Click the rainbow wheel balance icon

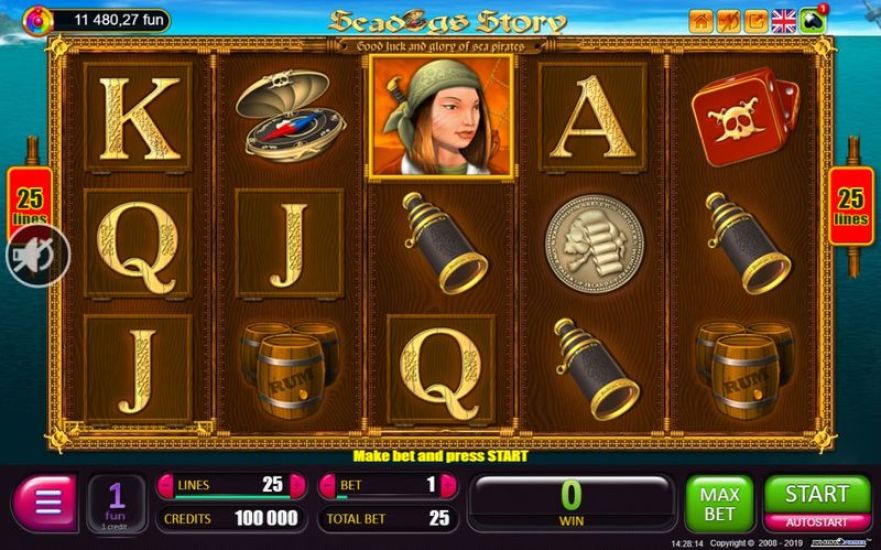pos(38,19)
